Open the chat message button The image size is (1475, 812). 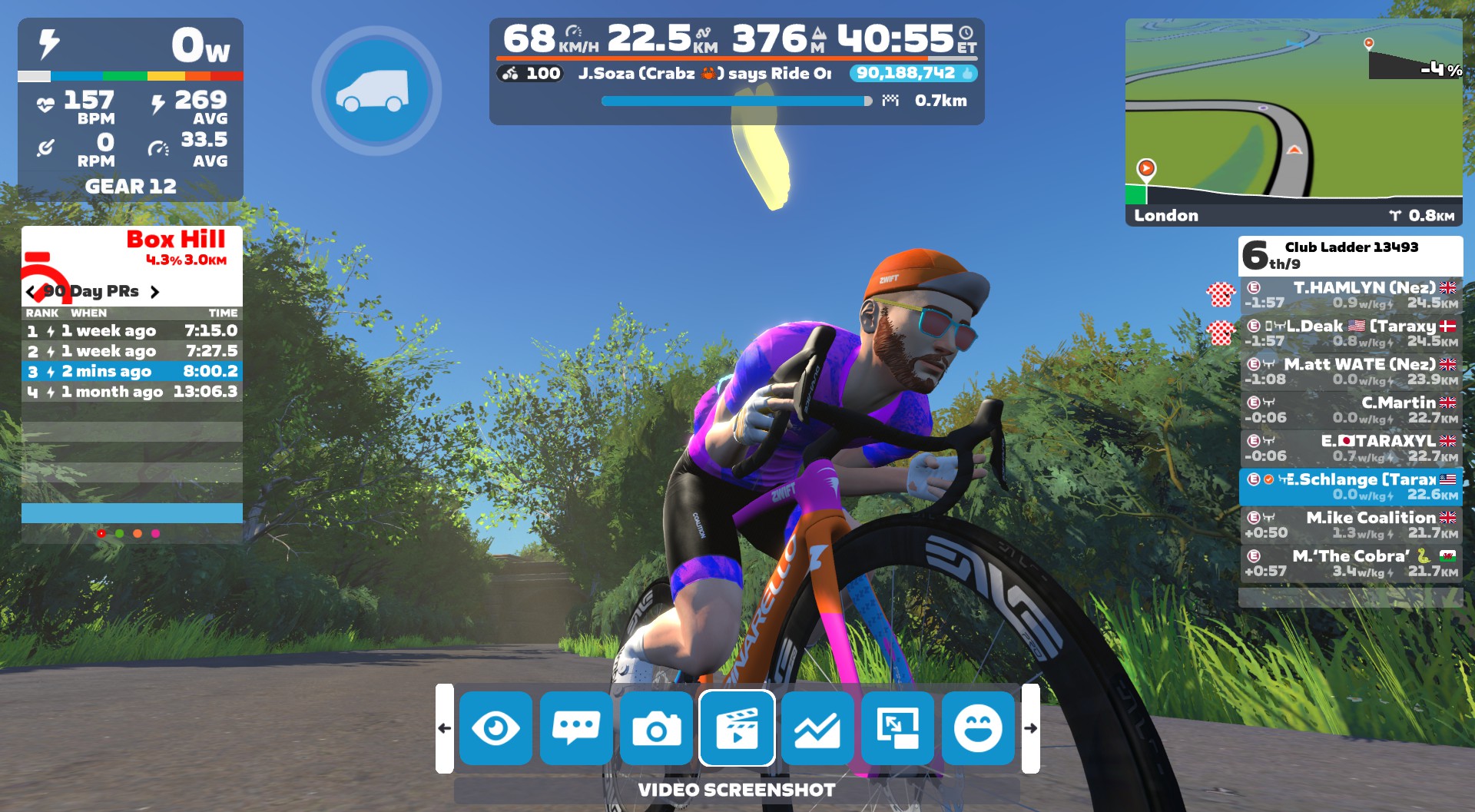coord(576,728)
